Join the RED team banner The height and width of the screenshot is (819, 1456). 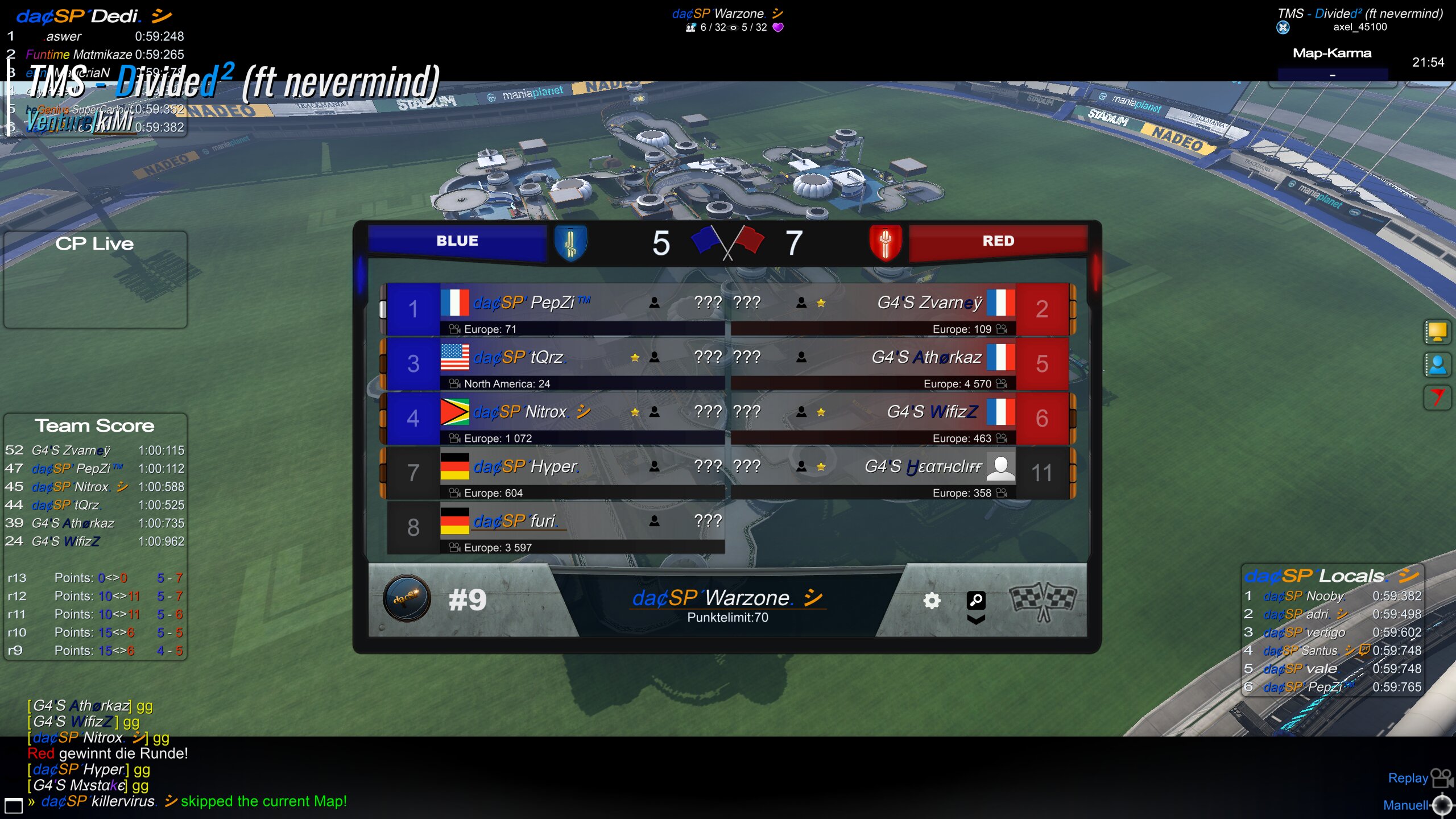point(998,241)
